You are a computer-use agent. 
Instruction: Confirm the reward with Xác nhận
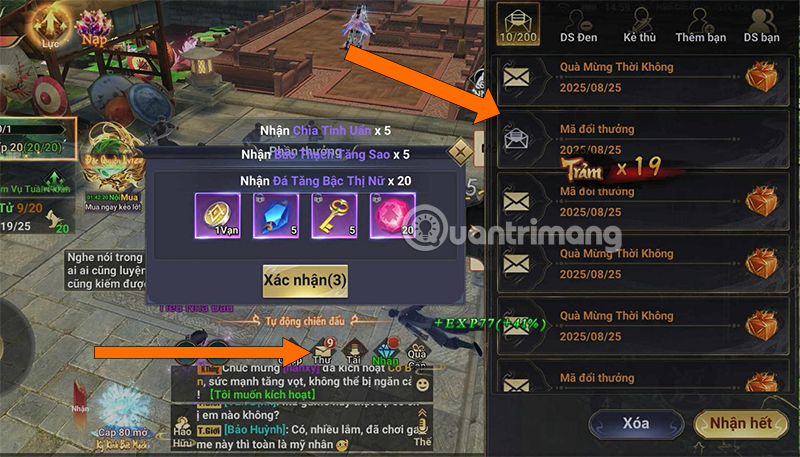305,281
